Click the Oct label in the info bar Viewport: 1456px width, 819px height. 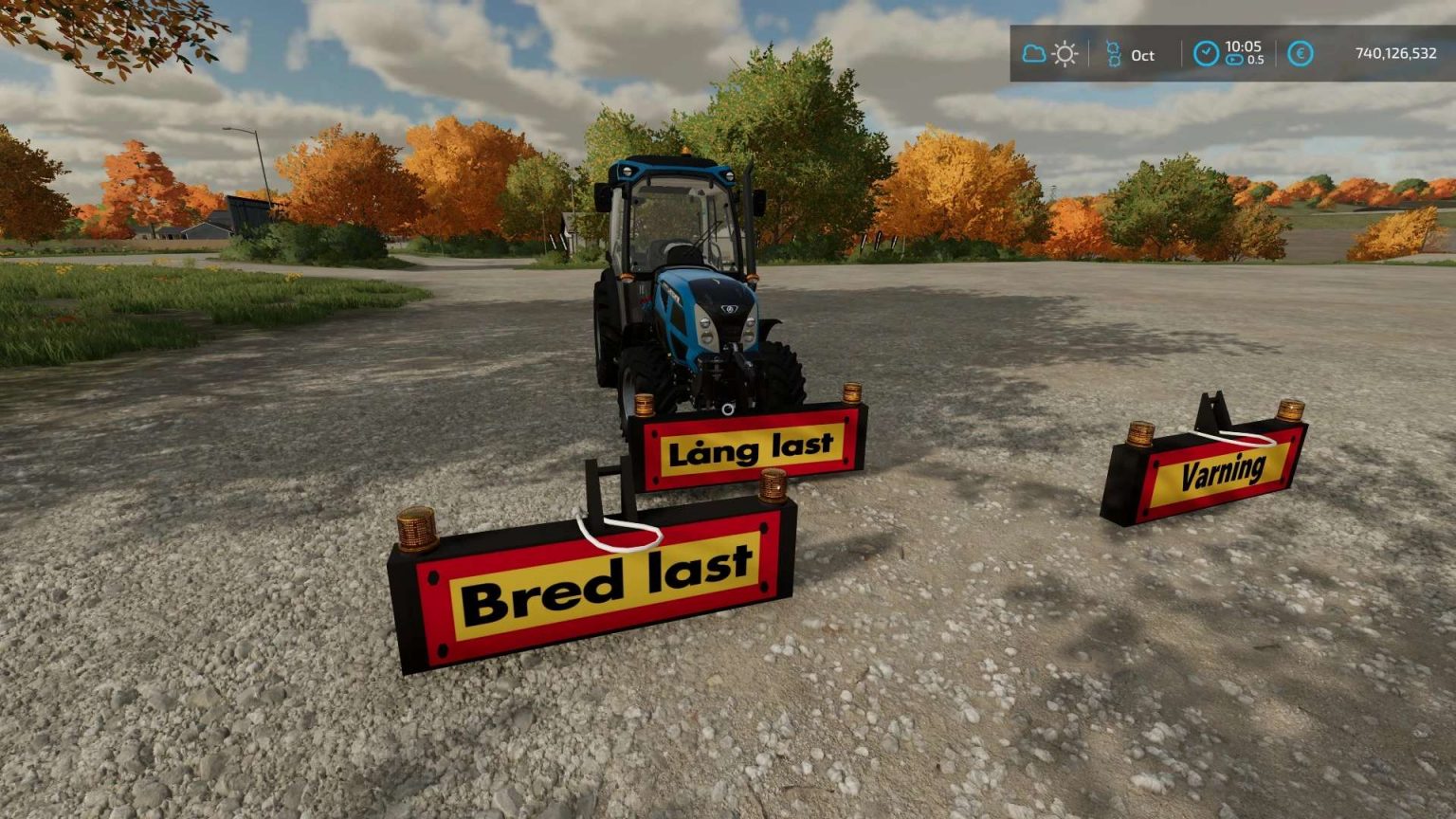click(1144, 57)
